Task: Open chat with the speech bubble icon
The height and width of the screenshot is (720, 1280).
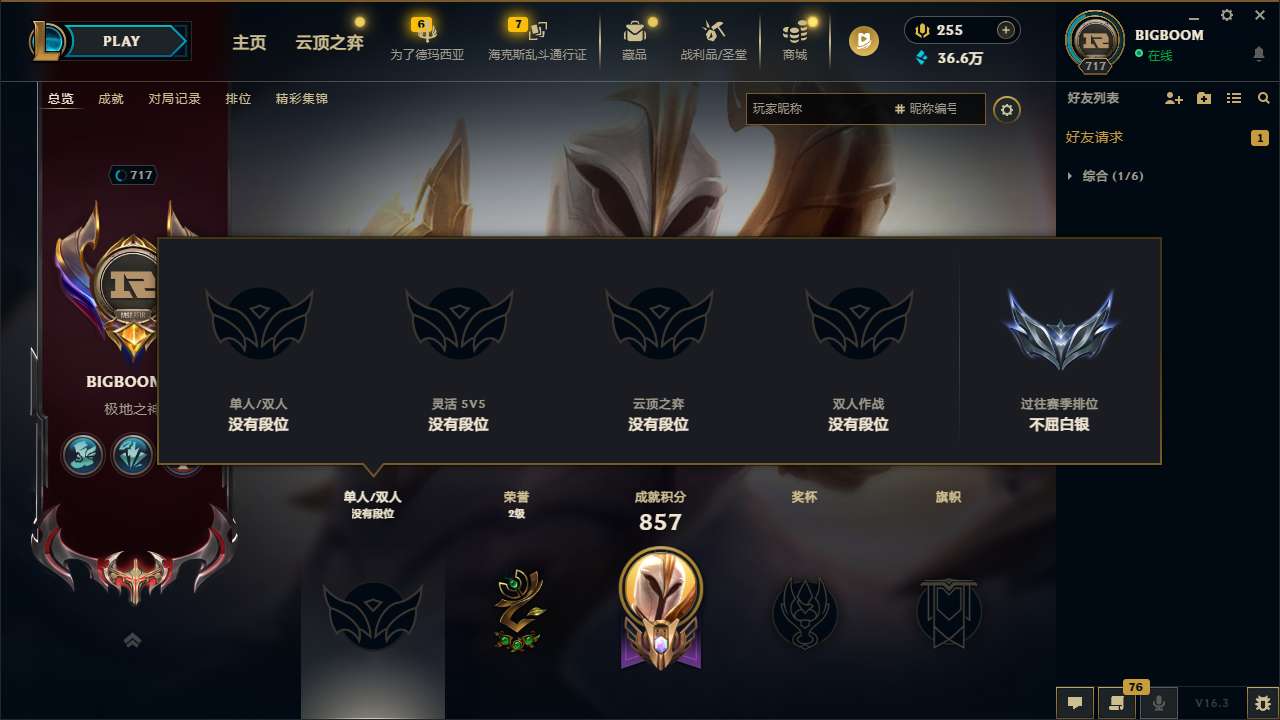Action: 1074,703
